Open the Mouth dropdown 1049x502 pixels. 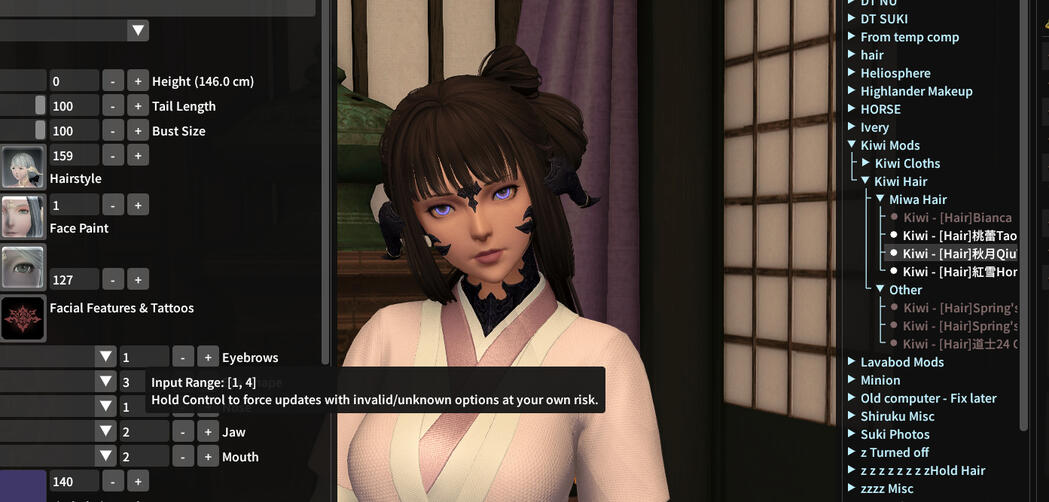106,457
